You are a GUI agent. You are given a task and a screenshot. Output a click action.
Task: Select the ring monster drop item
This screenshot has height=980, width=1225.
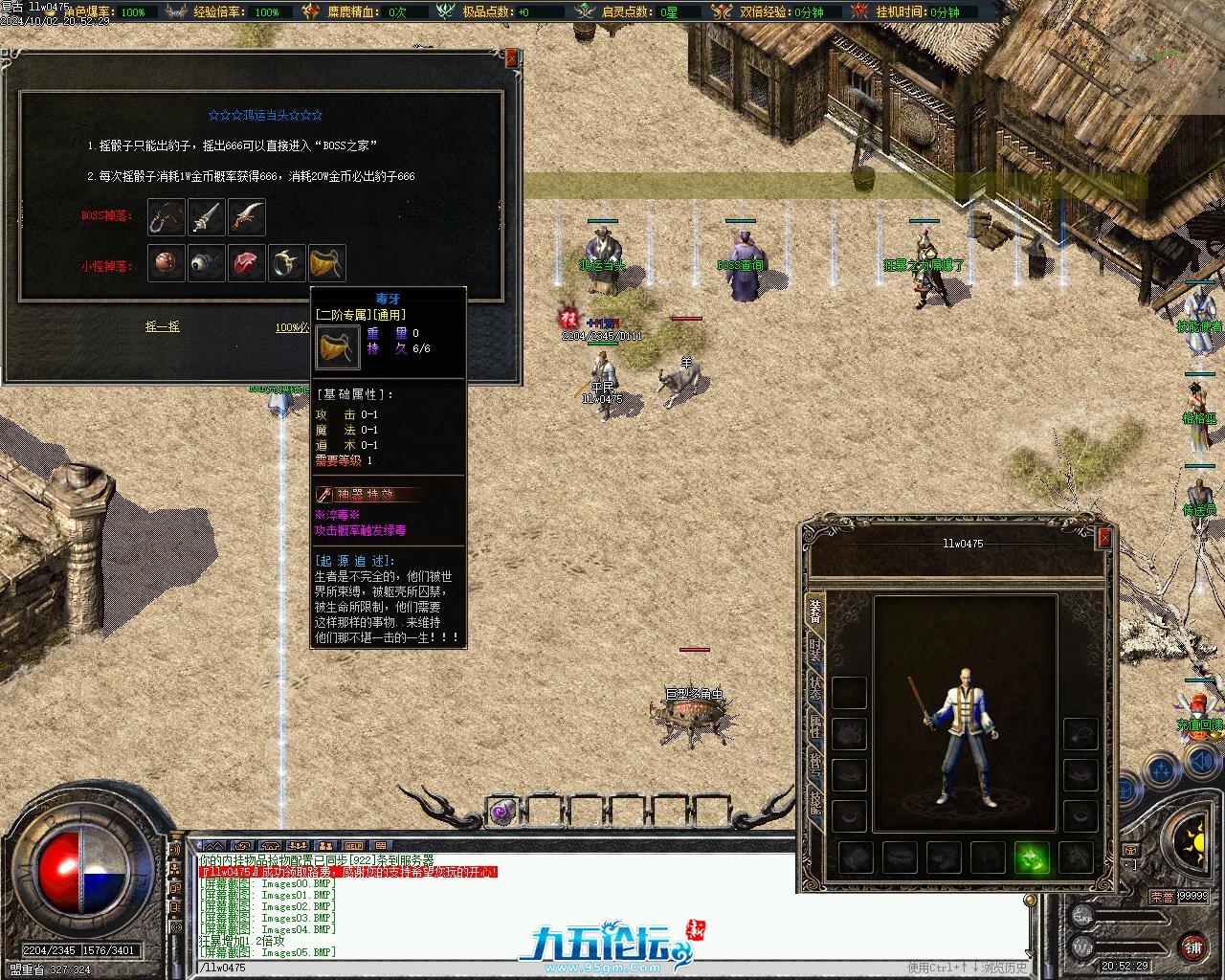coord(287,263)
